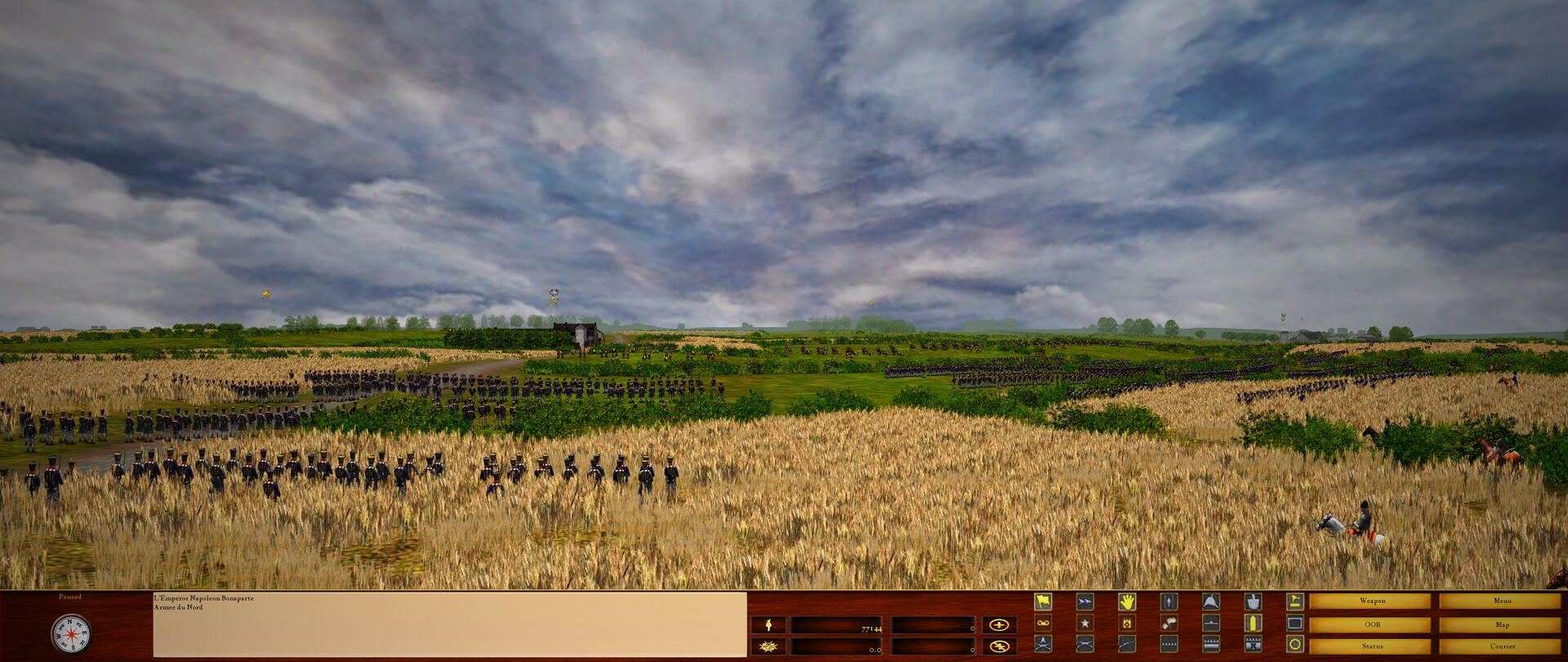Click the terrain crest icon
The height and width of the screenshot is (662, 1568).
(x=1212, y=623)
